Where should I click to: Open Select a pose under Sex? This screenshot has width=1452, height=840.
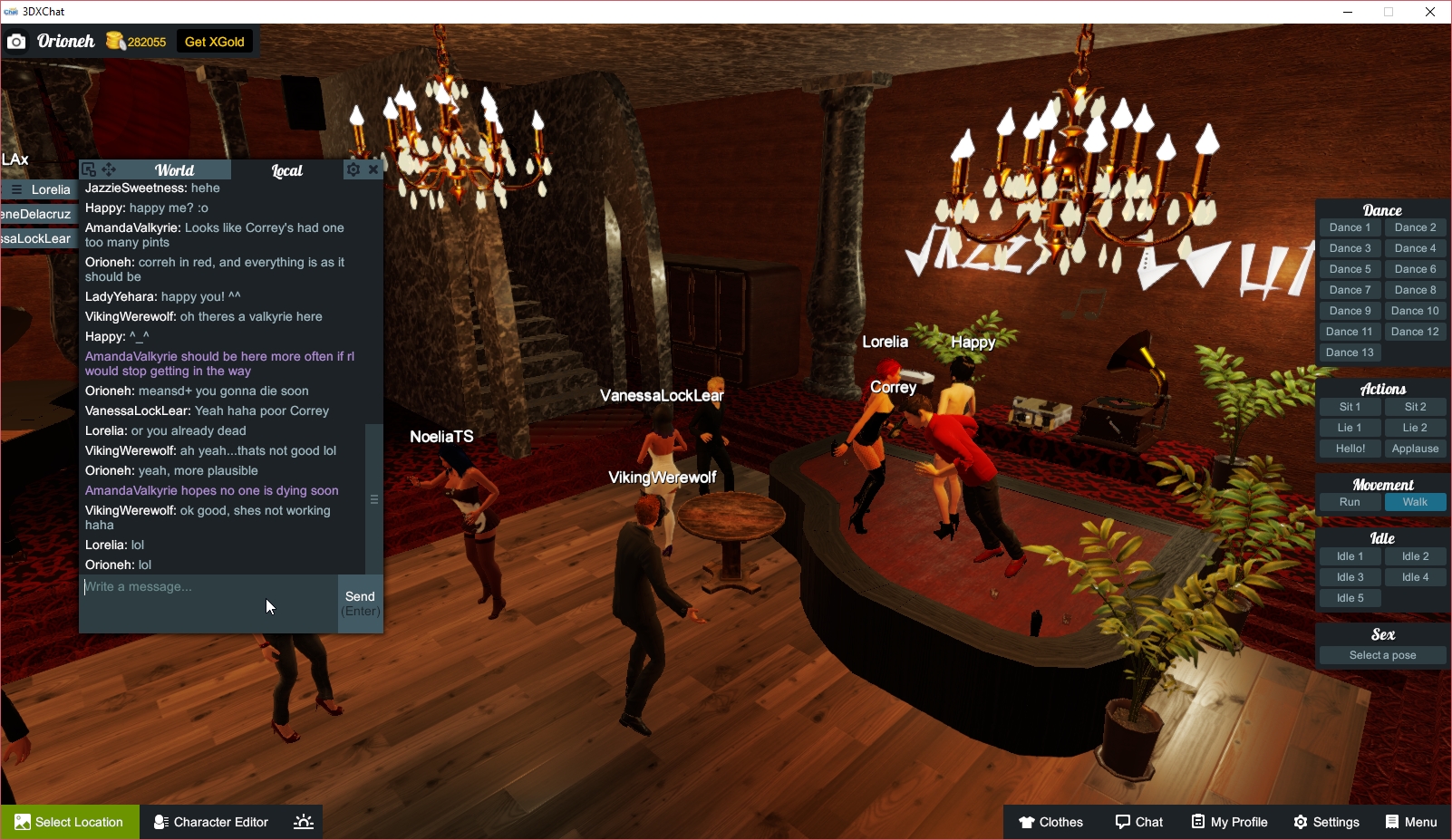tap(1382, 654)
